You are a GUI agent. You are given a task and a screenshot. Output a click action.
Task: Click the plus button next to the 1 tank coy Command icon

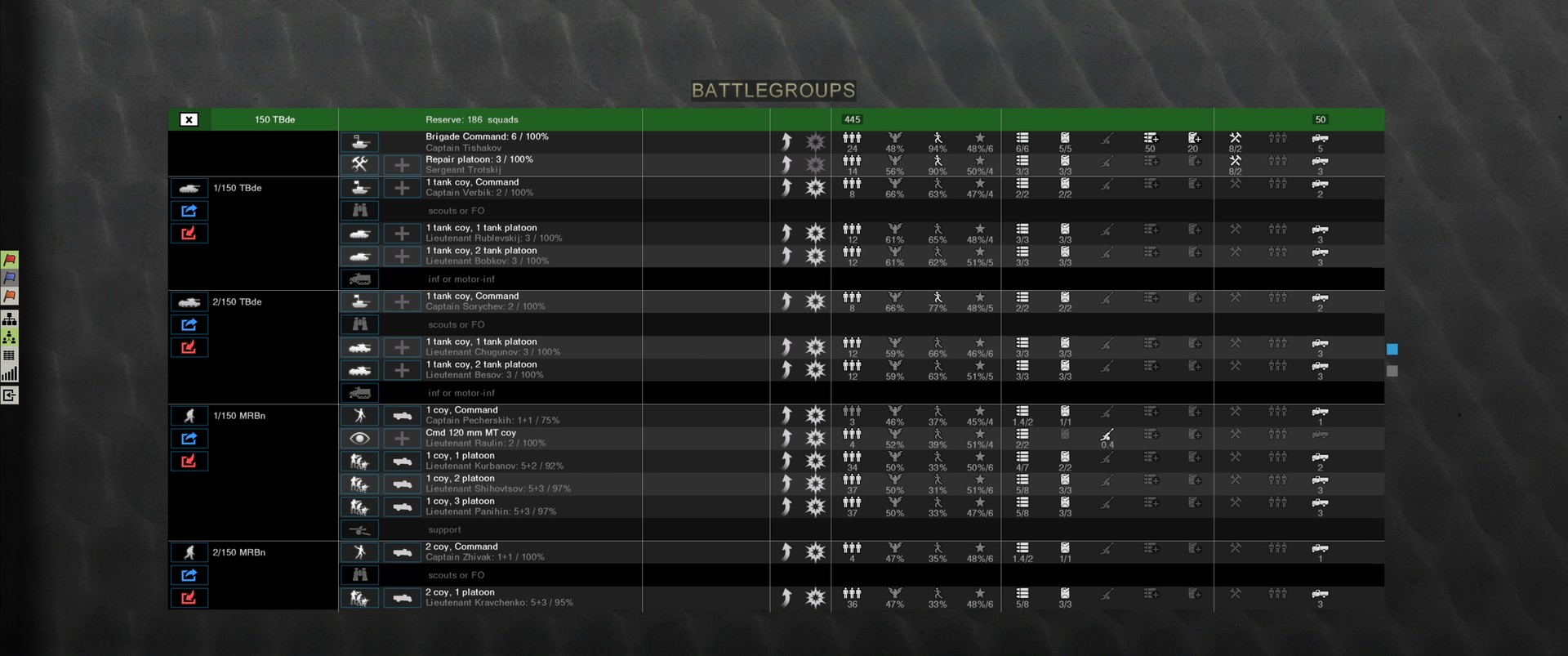pos(402,187)
